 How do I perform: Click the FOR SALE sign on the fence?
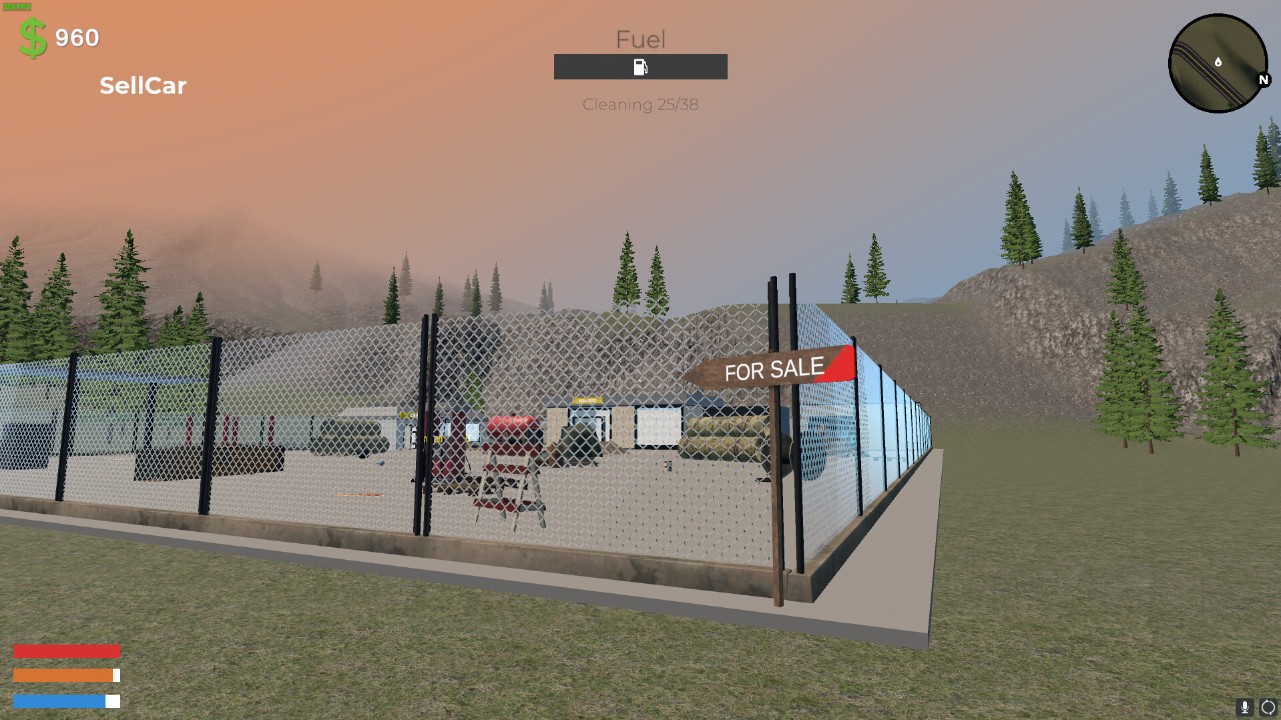(774, 366)
